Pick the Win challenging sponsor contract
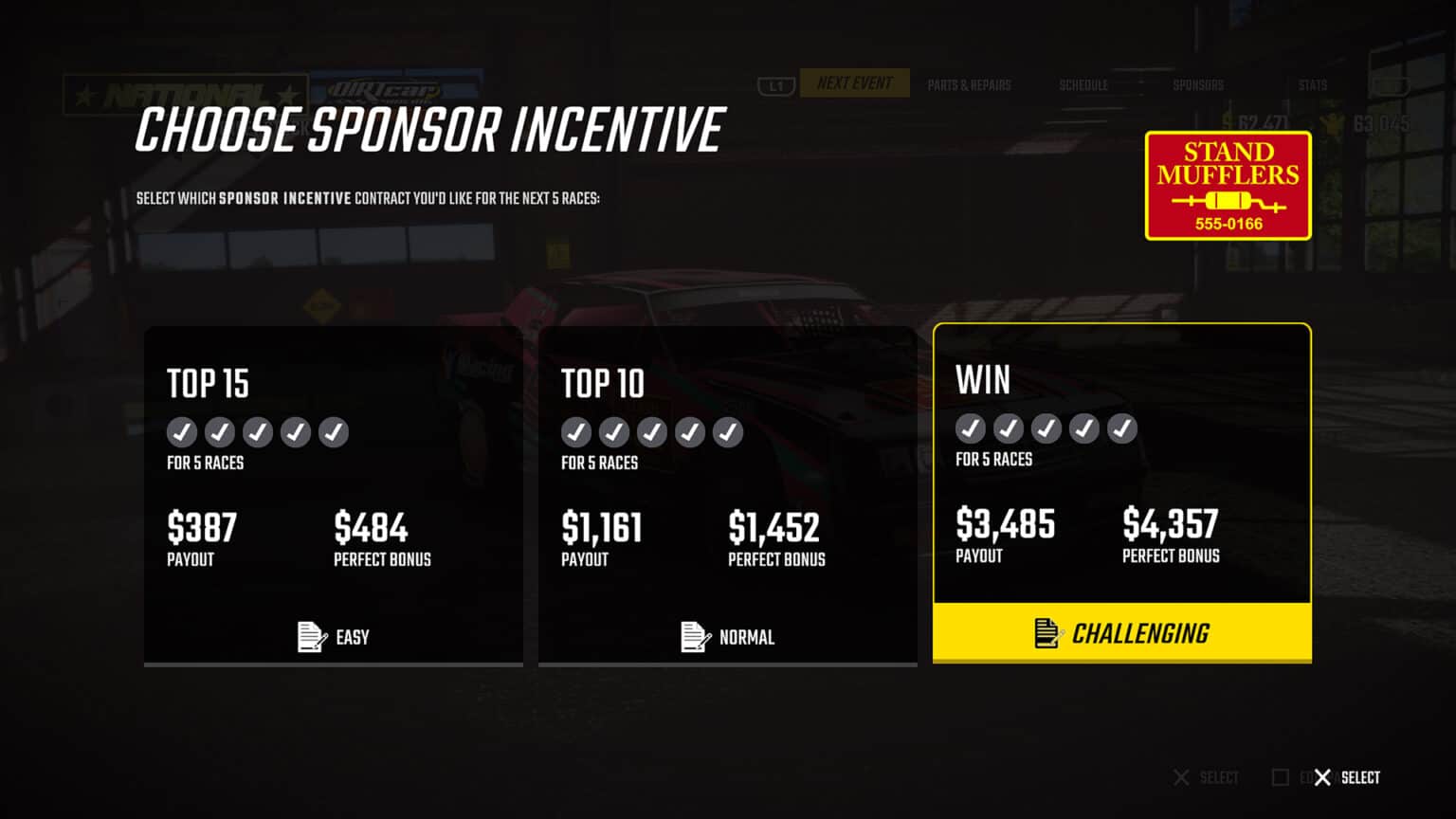Screen dimensions: 1456x819 [x=1121, y=493]
